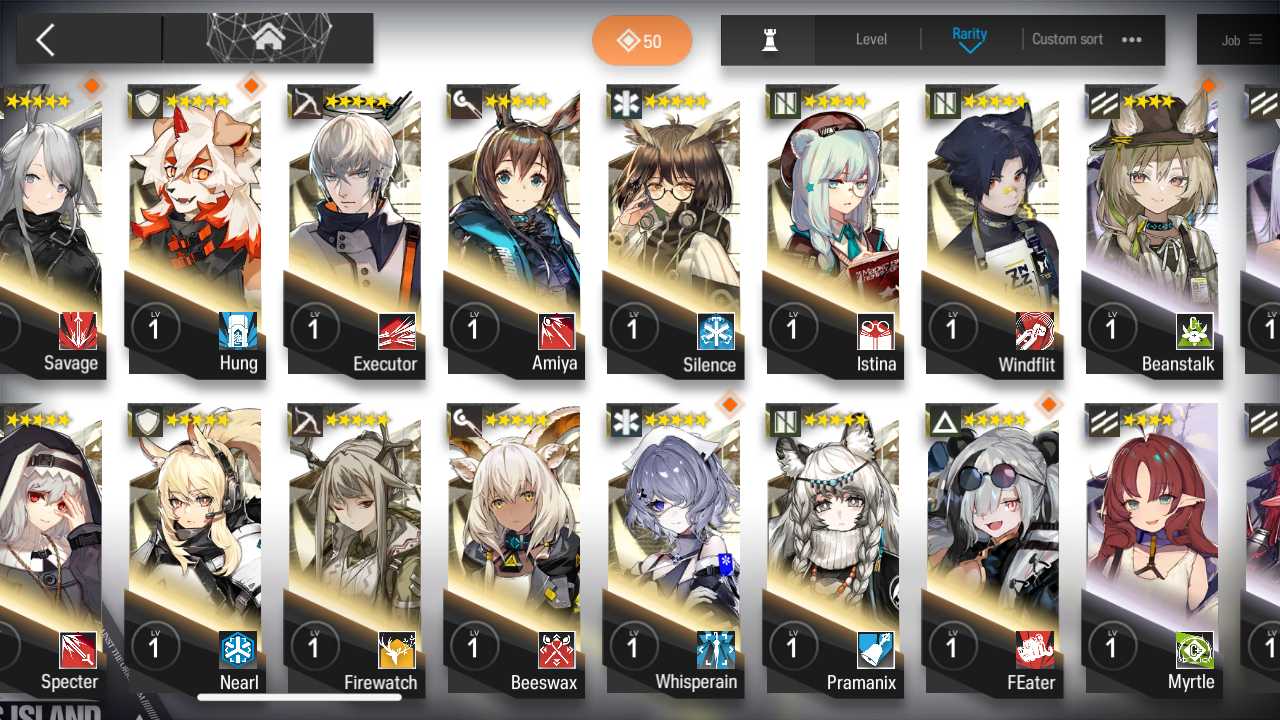Pick the Amiya operator card

click(x=514, y=230)
